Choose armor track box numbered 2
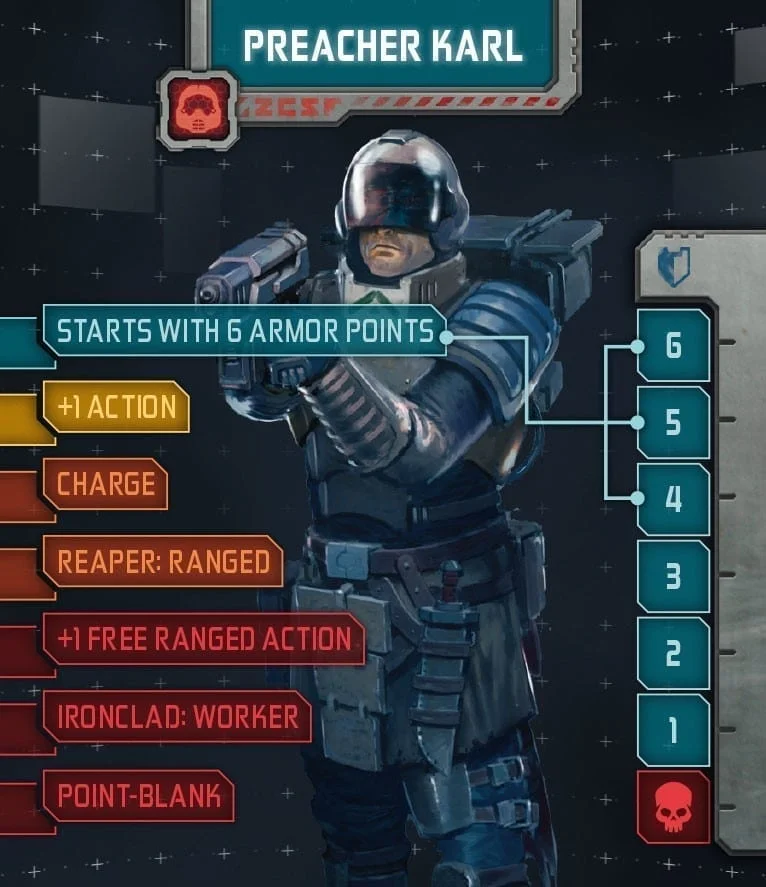 (673, 653)
